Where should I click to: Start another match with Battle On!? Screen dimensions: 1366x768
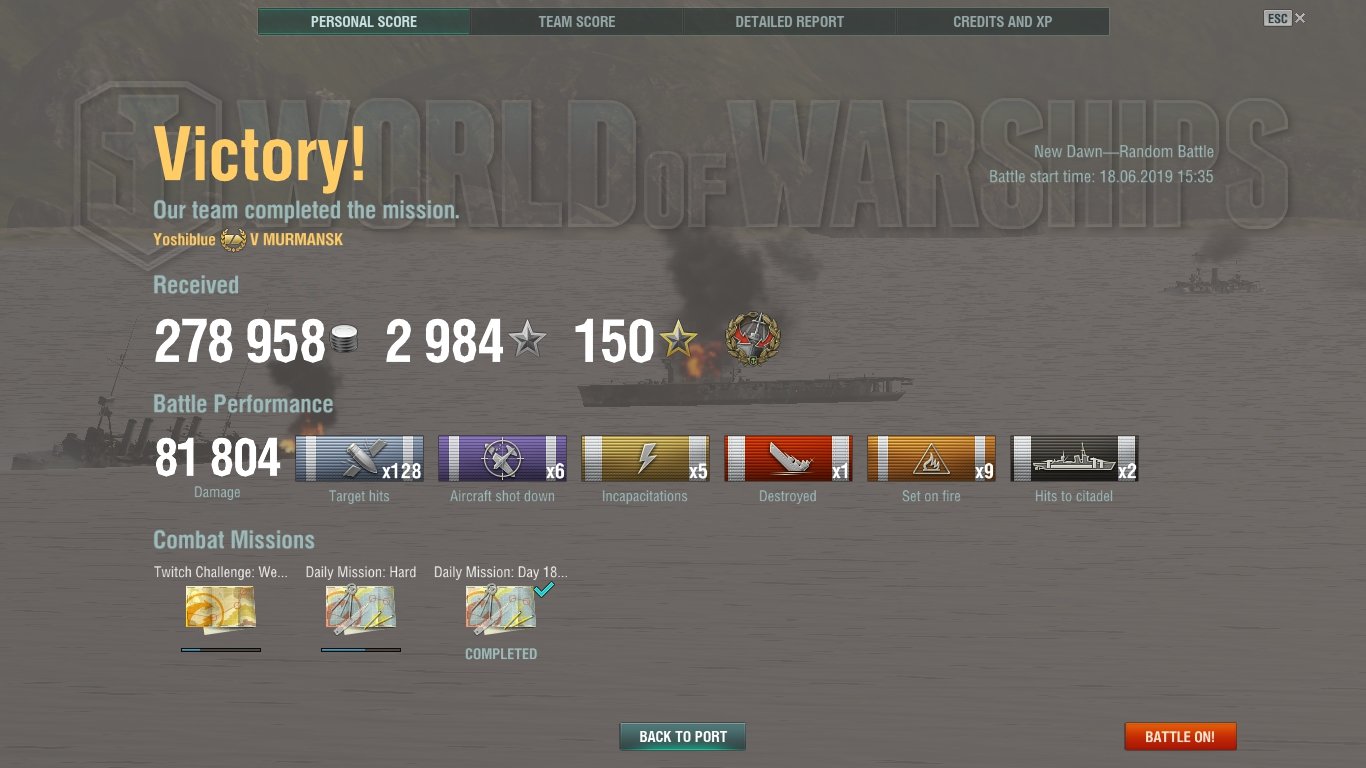point(1180,737)
